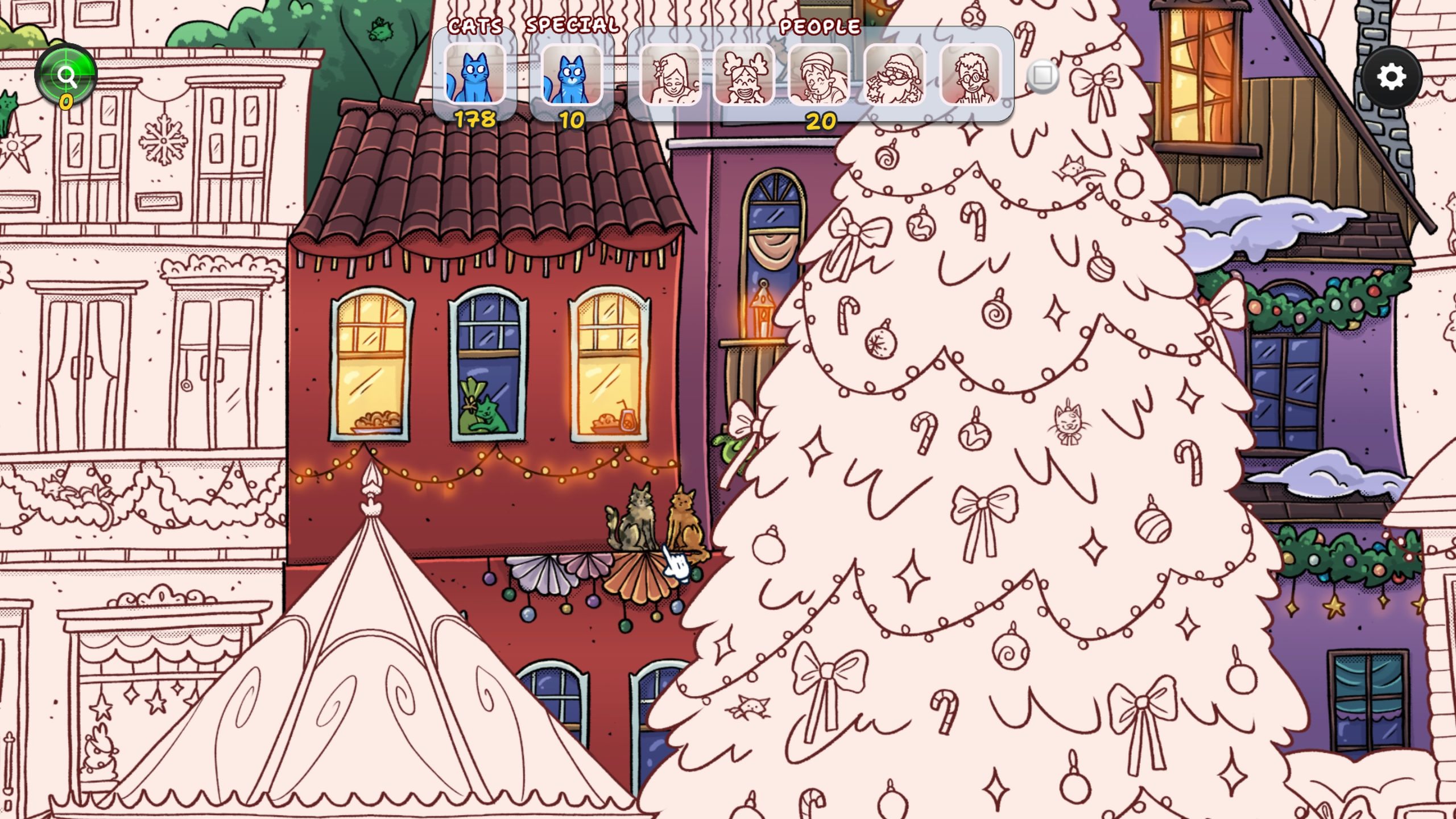Toggle the round square button beside People panel
Screen dimensions: 1456x819
(x=1043, y=75)
